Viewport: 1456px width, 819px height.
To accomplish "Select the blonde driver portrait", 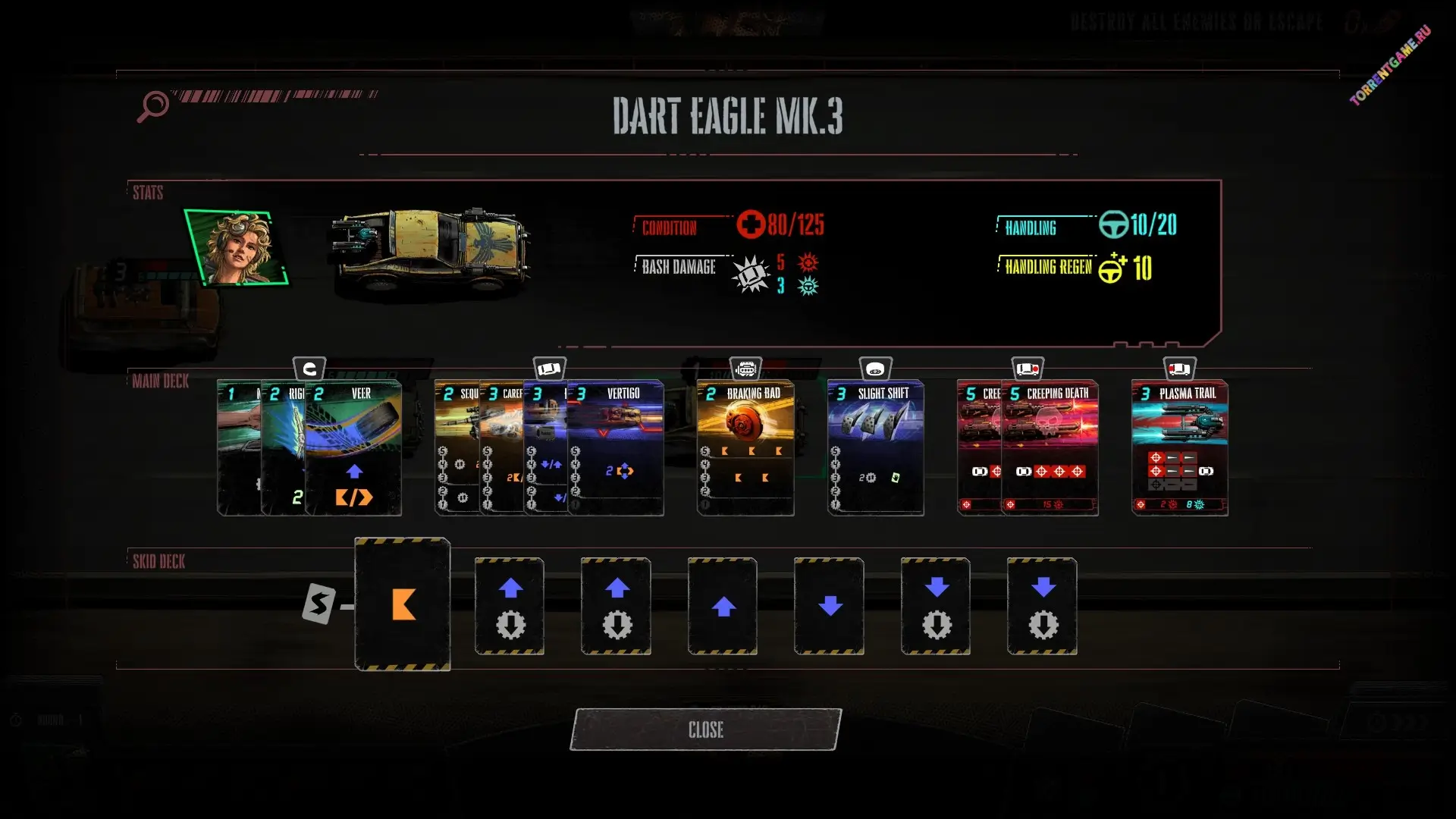I will click(x=237, y=248).
